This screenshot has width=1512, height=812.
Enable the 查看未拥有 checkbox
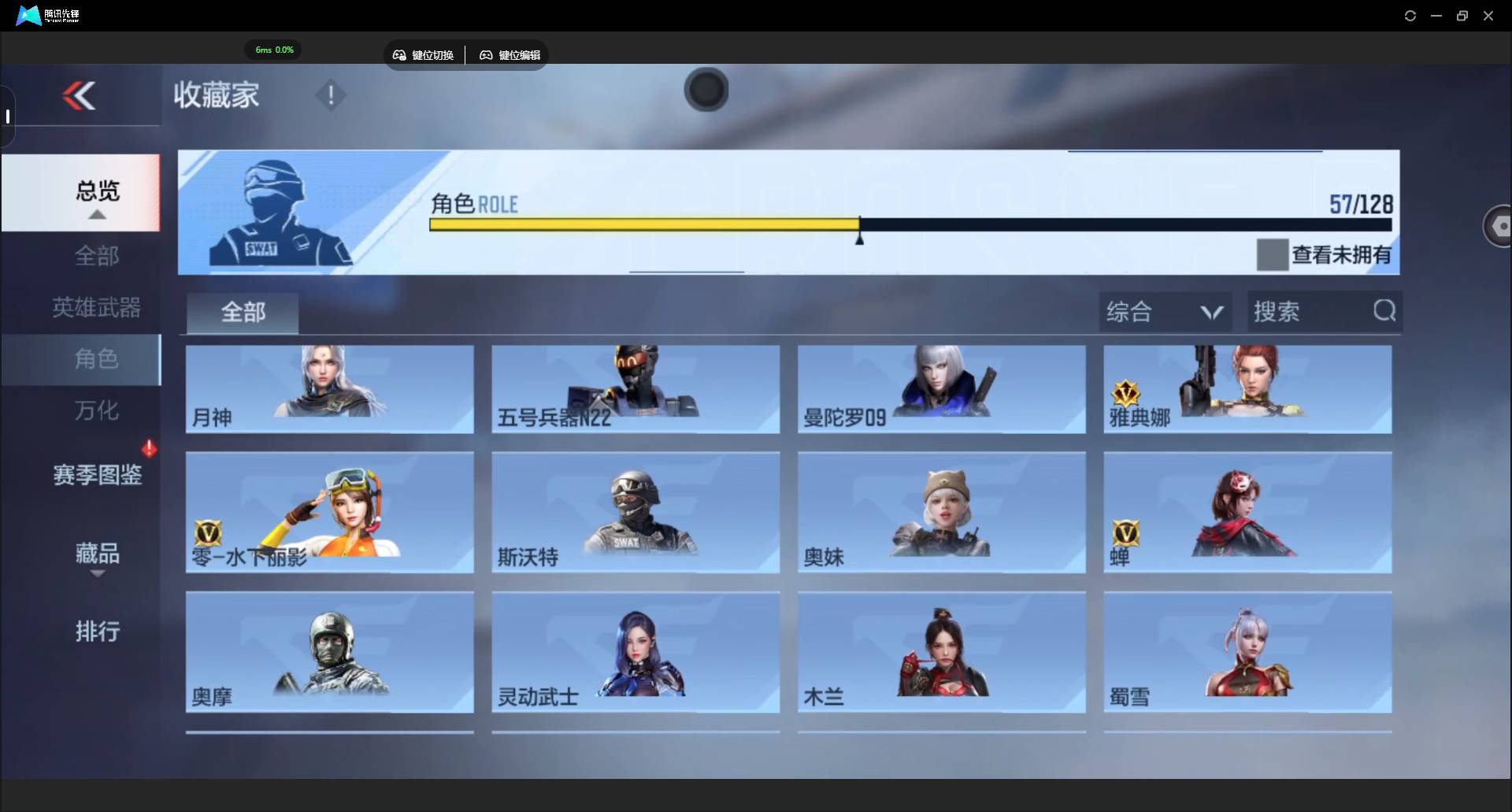(x=1273, y=254)
